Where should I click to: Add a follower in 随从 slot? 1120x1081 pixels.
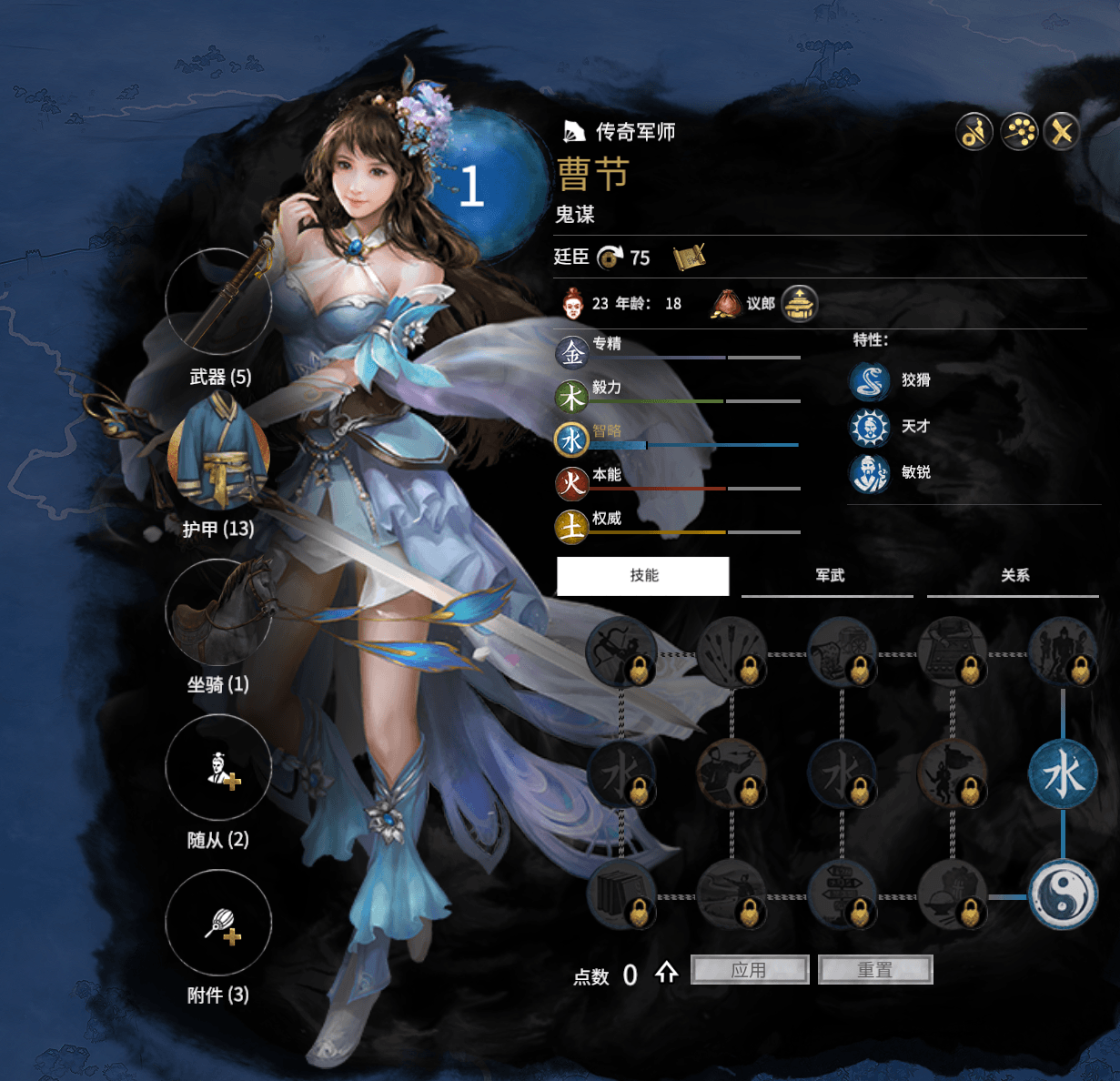click(218, 768)
